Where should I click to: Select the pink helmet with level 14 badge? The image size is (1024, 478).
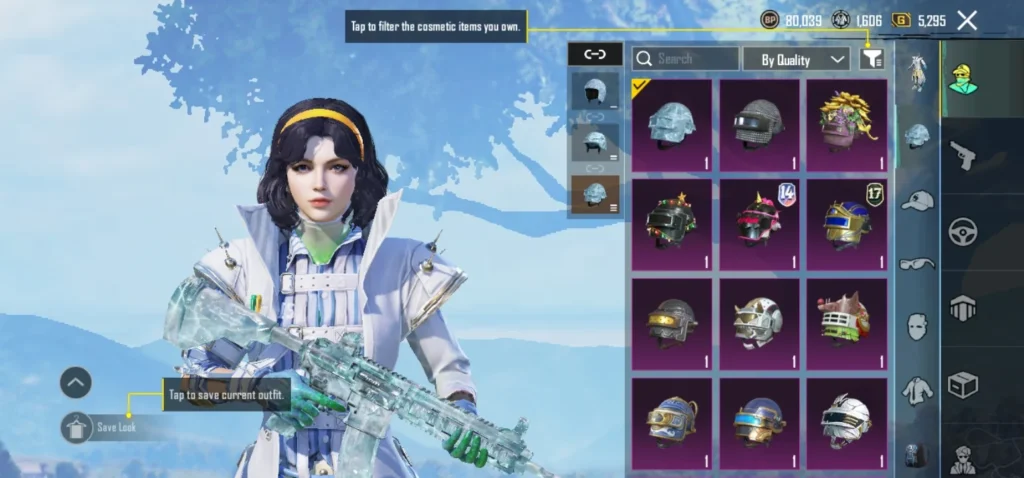tap(759, 225)
